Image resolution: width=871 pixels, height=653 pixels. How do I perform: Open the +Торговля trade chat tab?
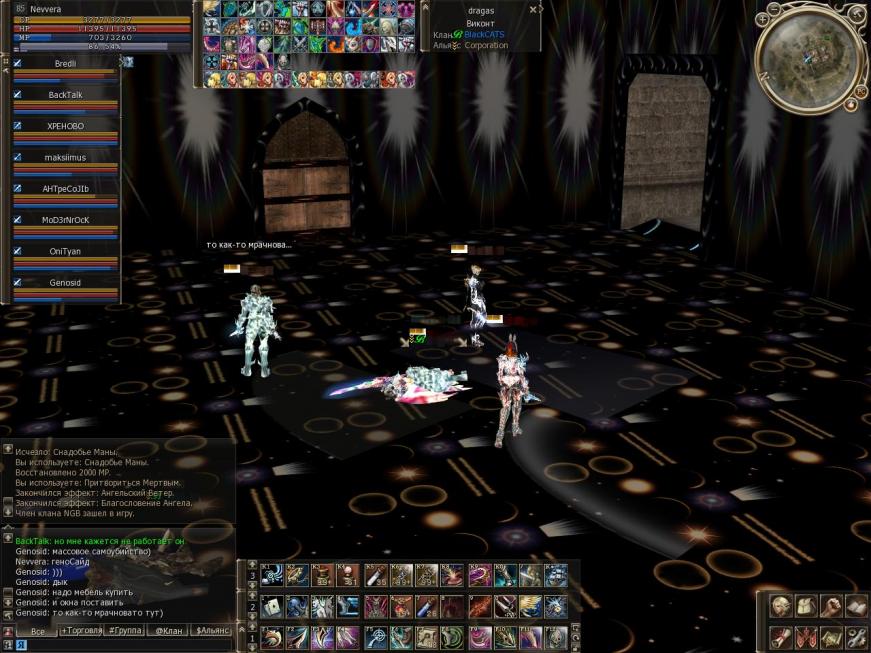click(85, 631)
